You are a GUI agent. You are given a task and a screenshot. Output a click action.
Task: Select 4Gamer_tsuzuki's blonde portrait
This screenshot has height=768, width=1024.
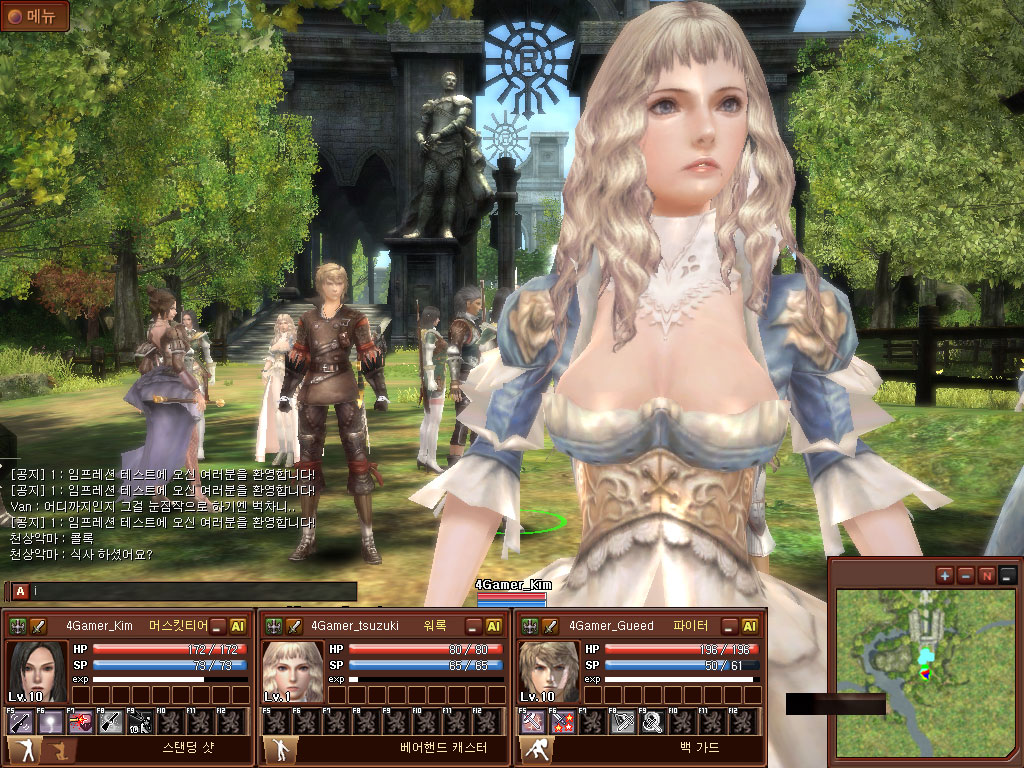click(x=293, y=671)
